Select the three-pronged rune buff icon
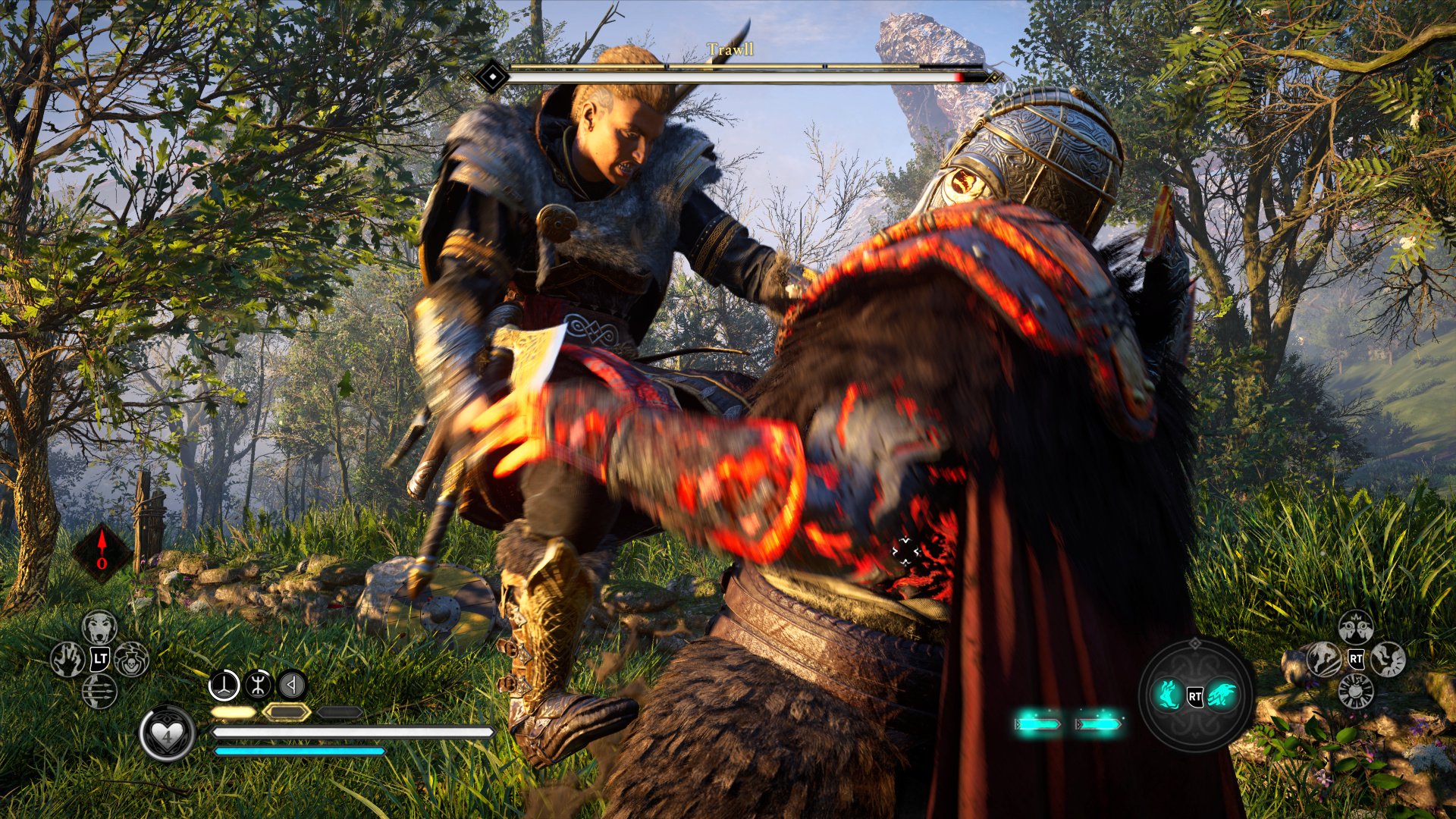Viewport: 1456px width, 819px height. (x=224, y=686)
